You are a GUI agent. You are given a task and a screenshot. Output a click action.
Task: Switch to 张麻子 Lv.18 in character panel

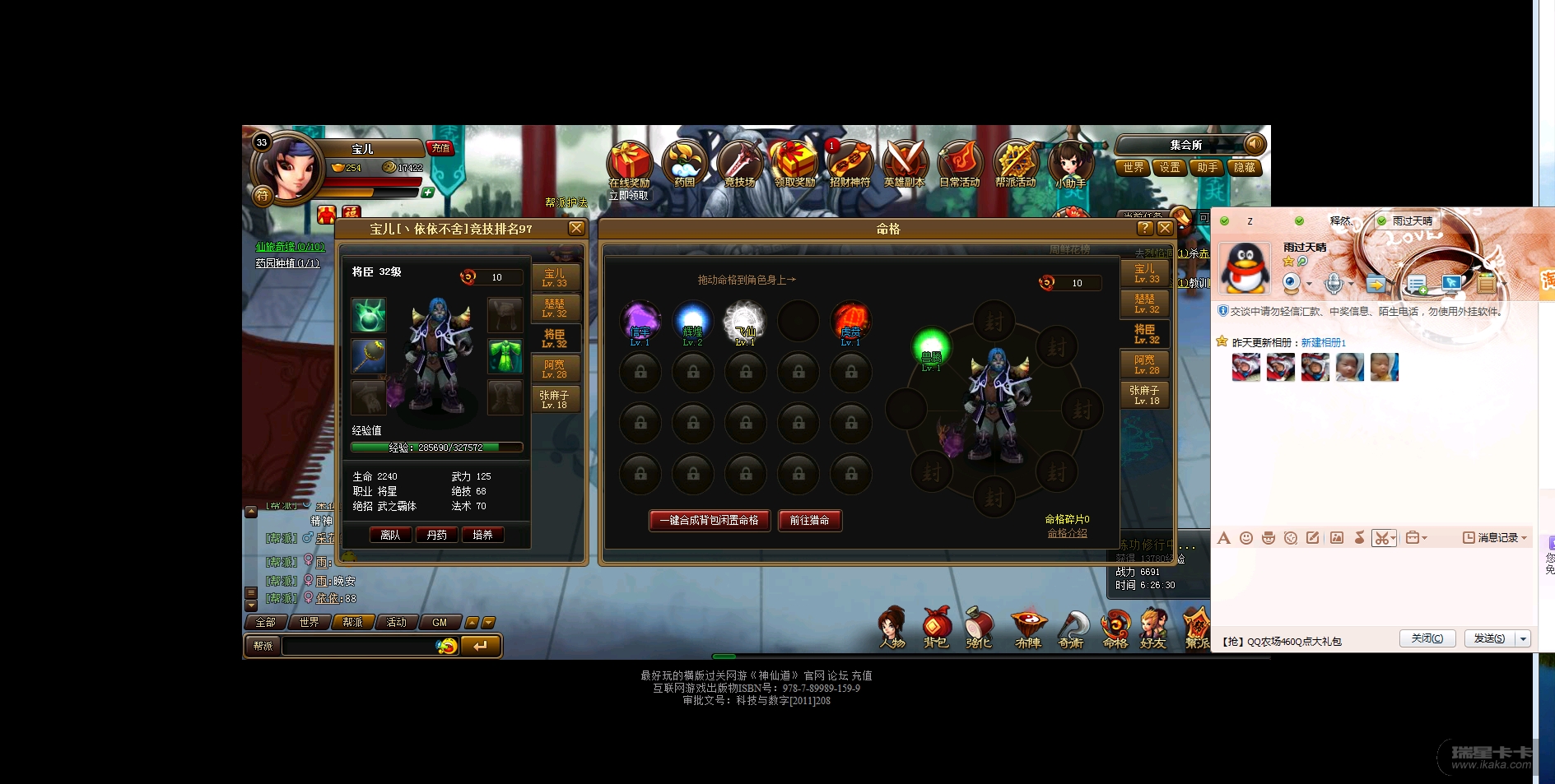click(554, 399)
